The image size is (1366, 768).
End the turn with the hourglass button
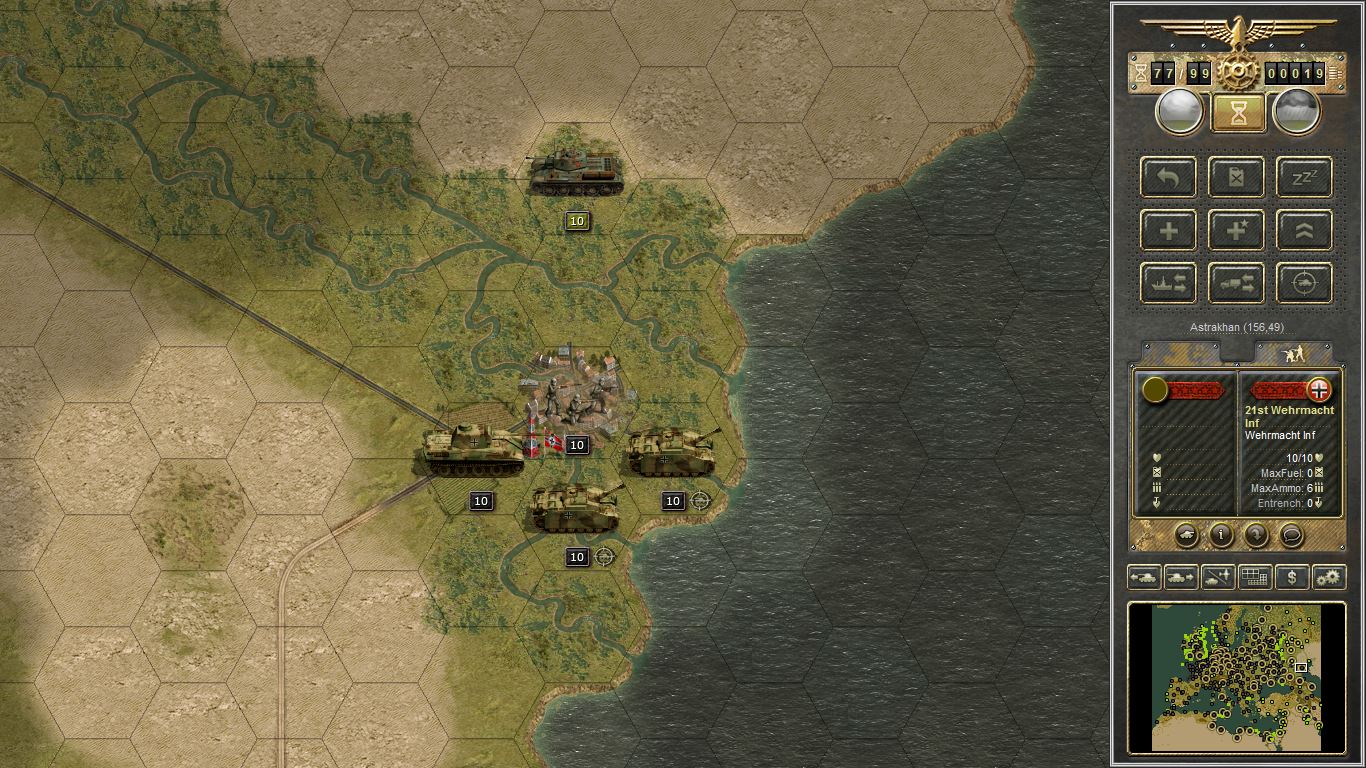click(x=1238, y=112)
